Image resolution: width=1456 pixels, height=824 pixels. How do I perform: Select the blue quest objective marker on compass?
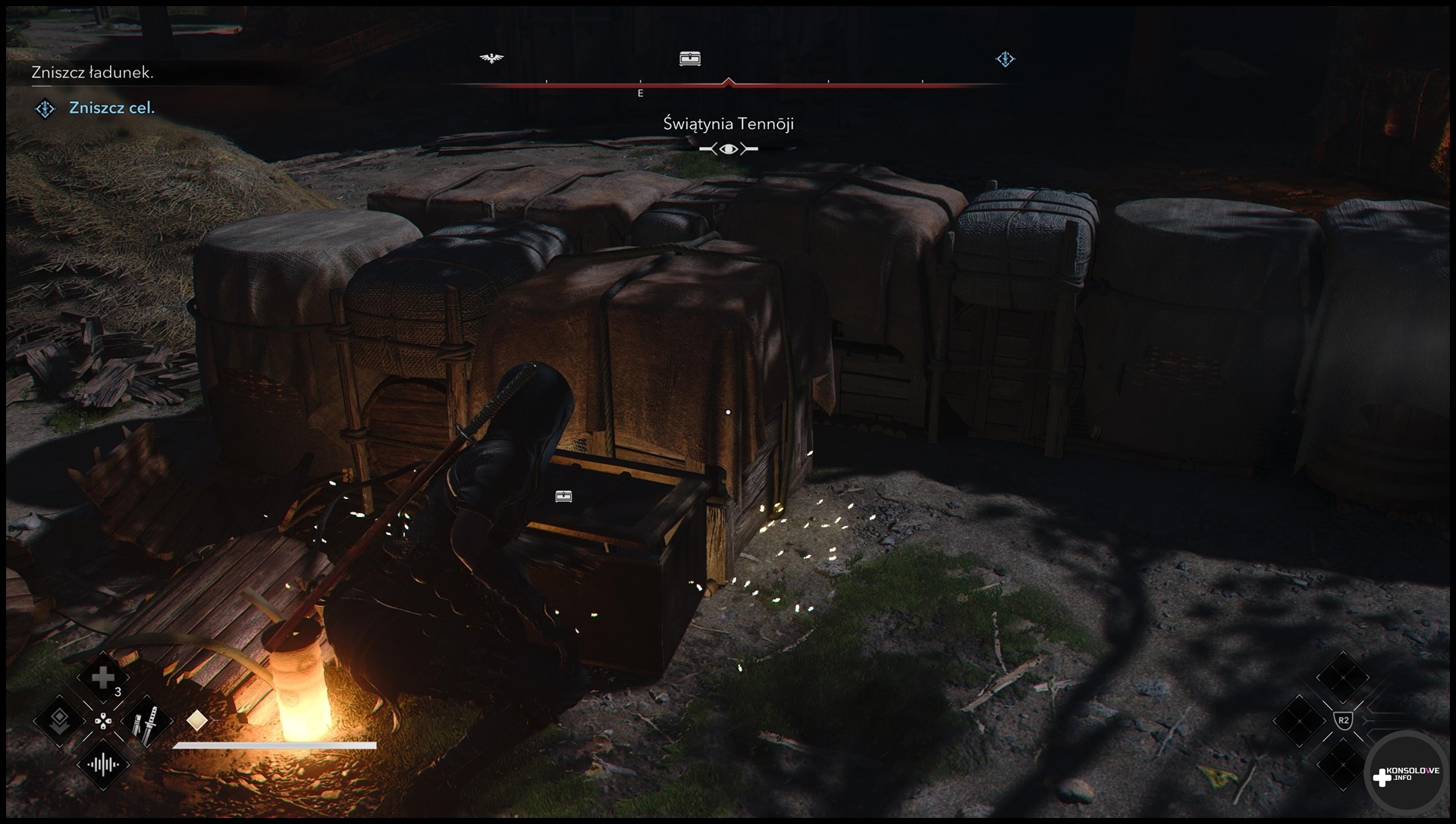pos(1005,58)
